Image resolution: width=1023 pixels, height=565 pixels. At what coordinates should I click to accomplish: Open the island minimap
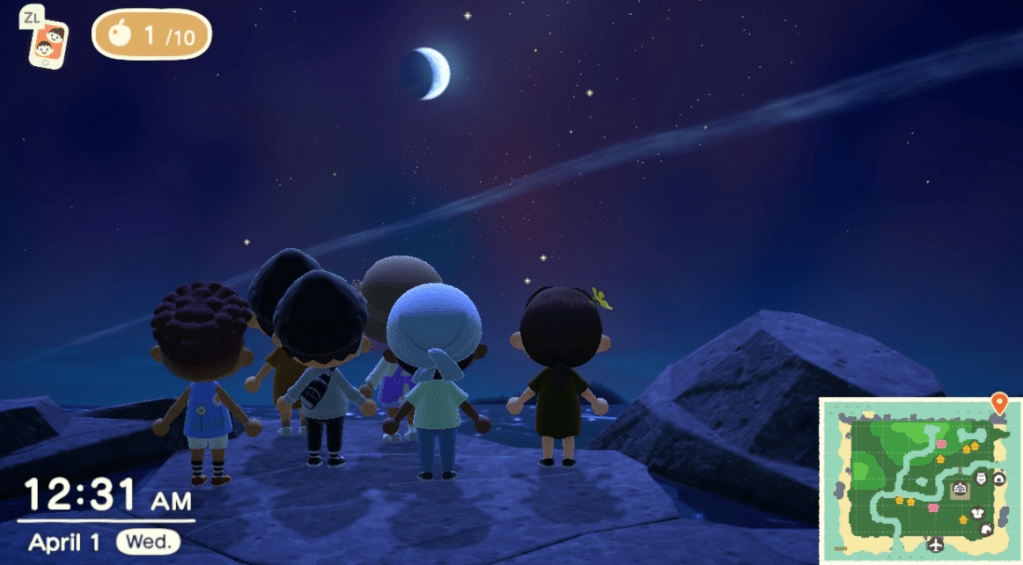click(x=919, y=480)
